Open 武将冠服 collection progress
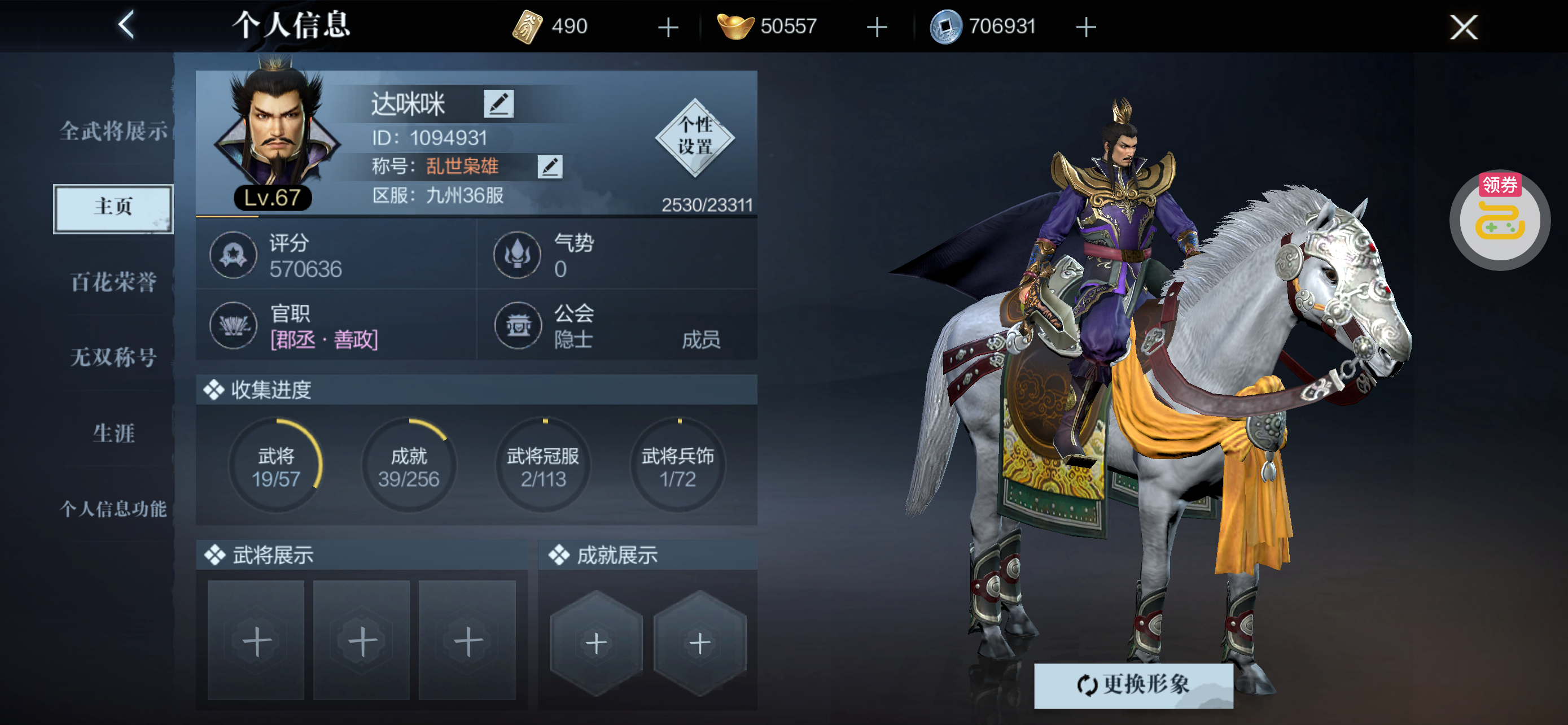 pos(543,466)
